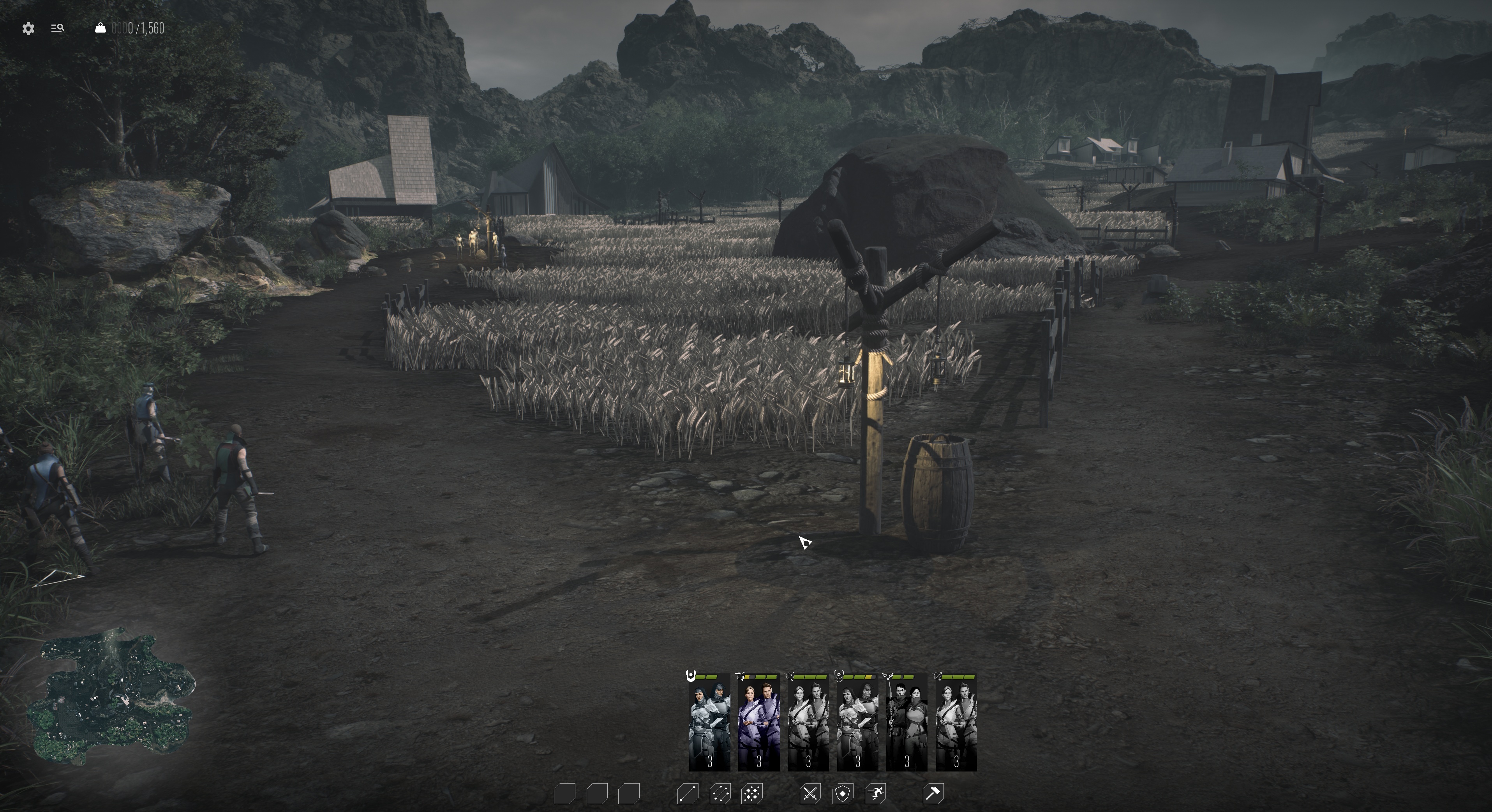Viewport: 1492px width, 812px height.
Task: Activate the running figure sprint command
Action: pyautogui.click(x=875, y=793)
